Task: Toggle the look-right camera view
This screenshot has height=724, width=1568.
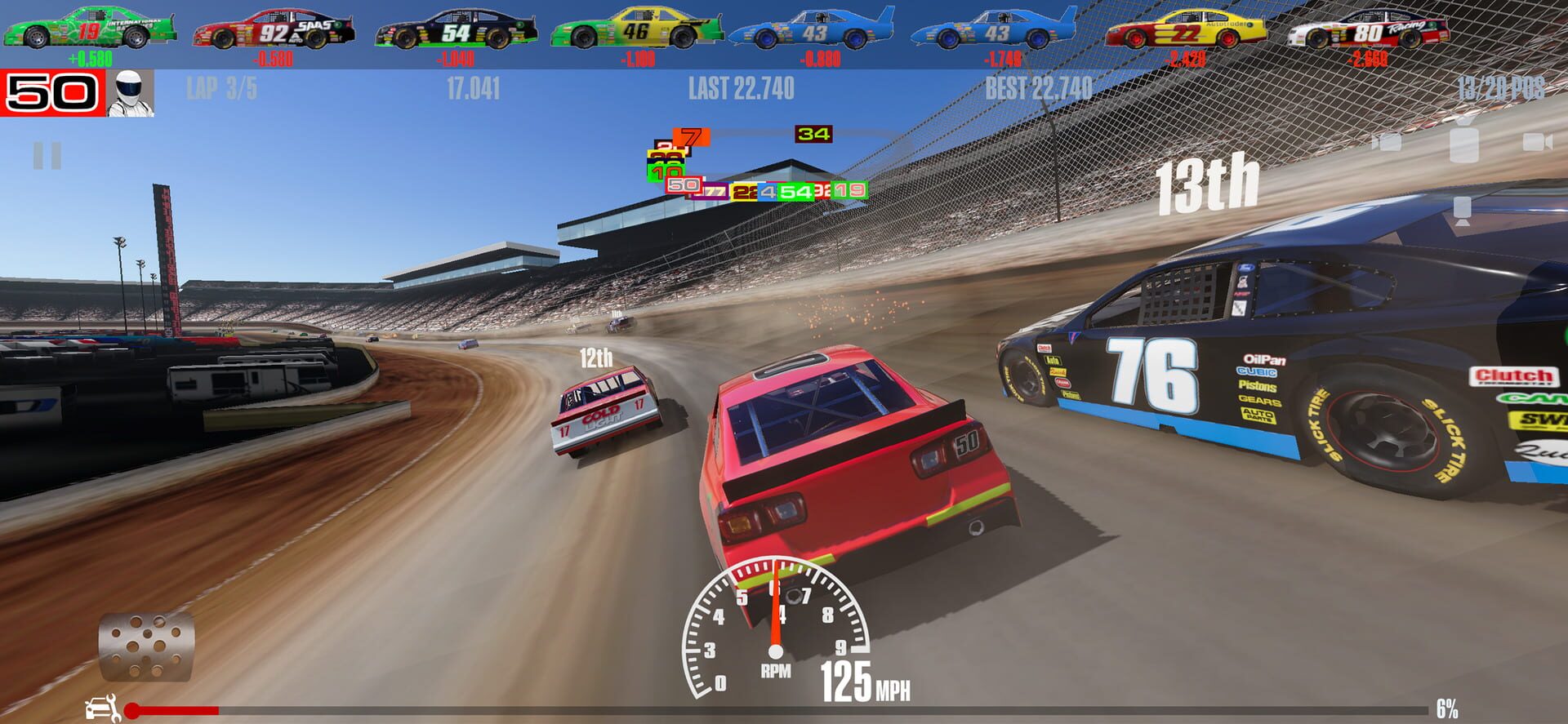Action: tap(1539, 142)
